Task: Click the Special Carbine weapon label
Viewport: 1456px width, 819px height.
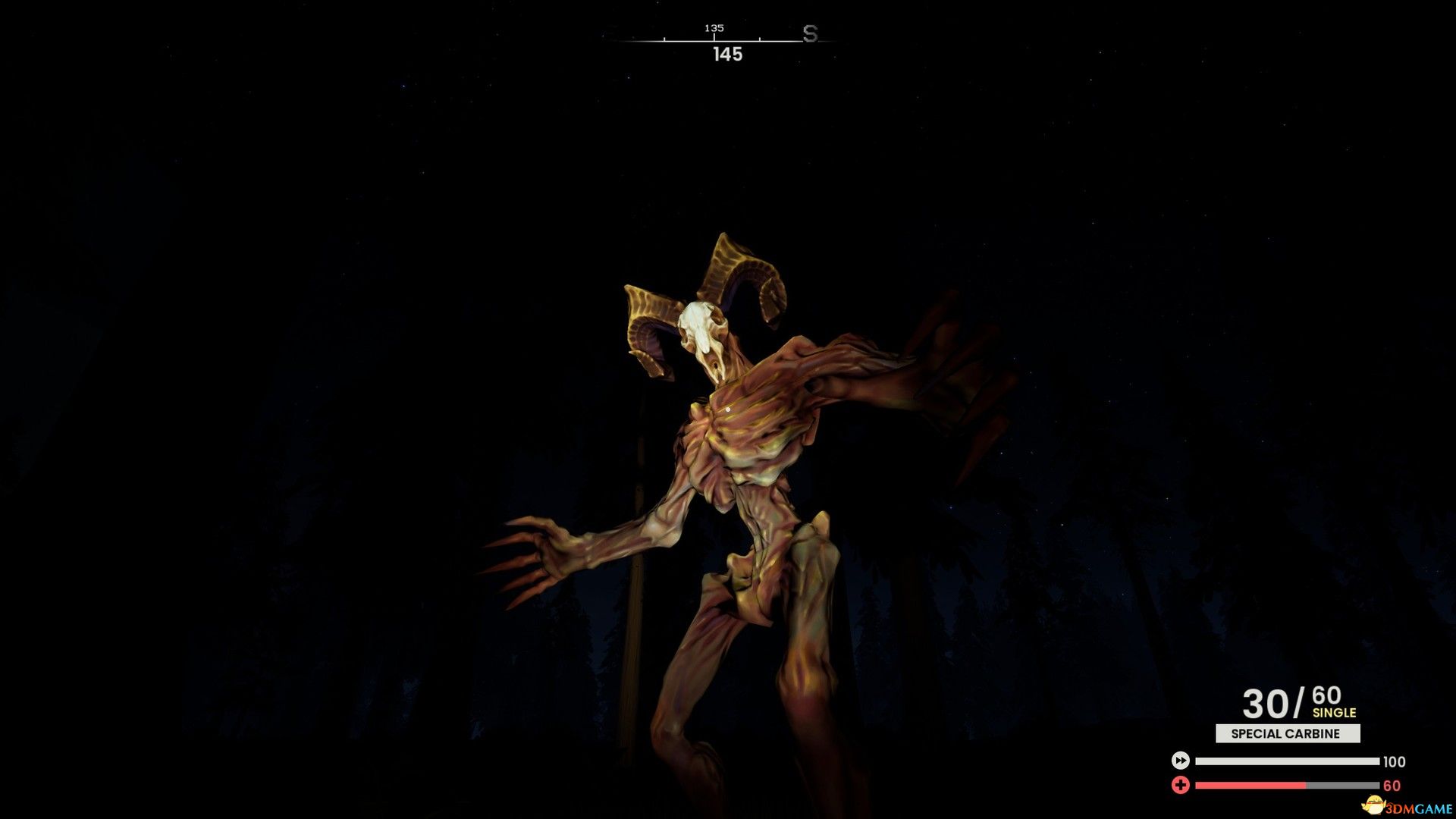Action: [1287, 733]
